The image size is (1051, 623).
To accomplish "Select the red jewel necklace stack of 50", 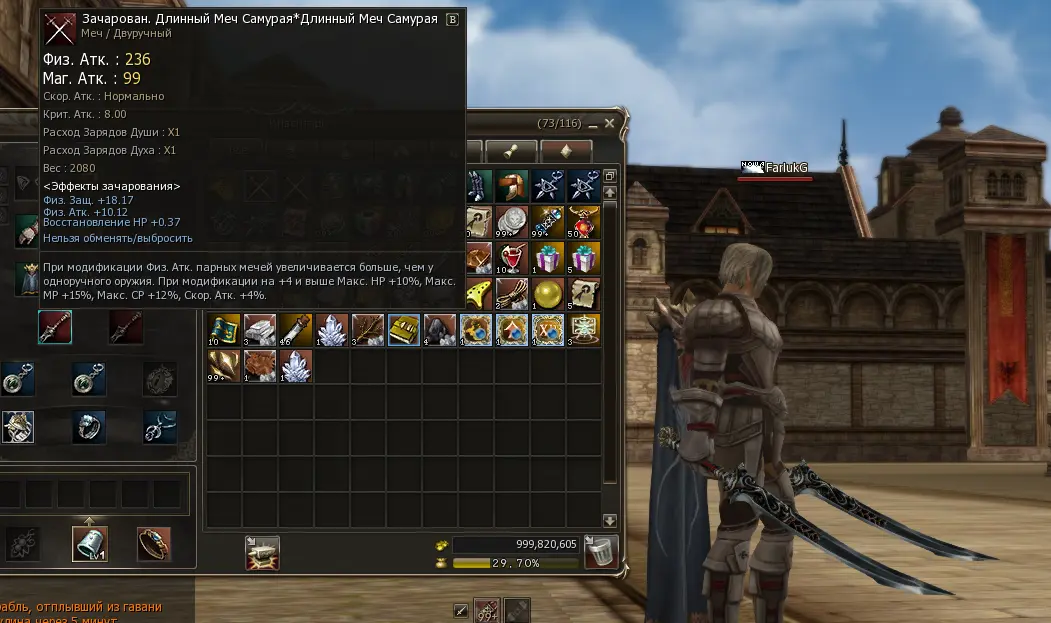I will [x=584, y=221].
